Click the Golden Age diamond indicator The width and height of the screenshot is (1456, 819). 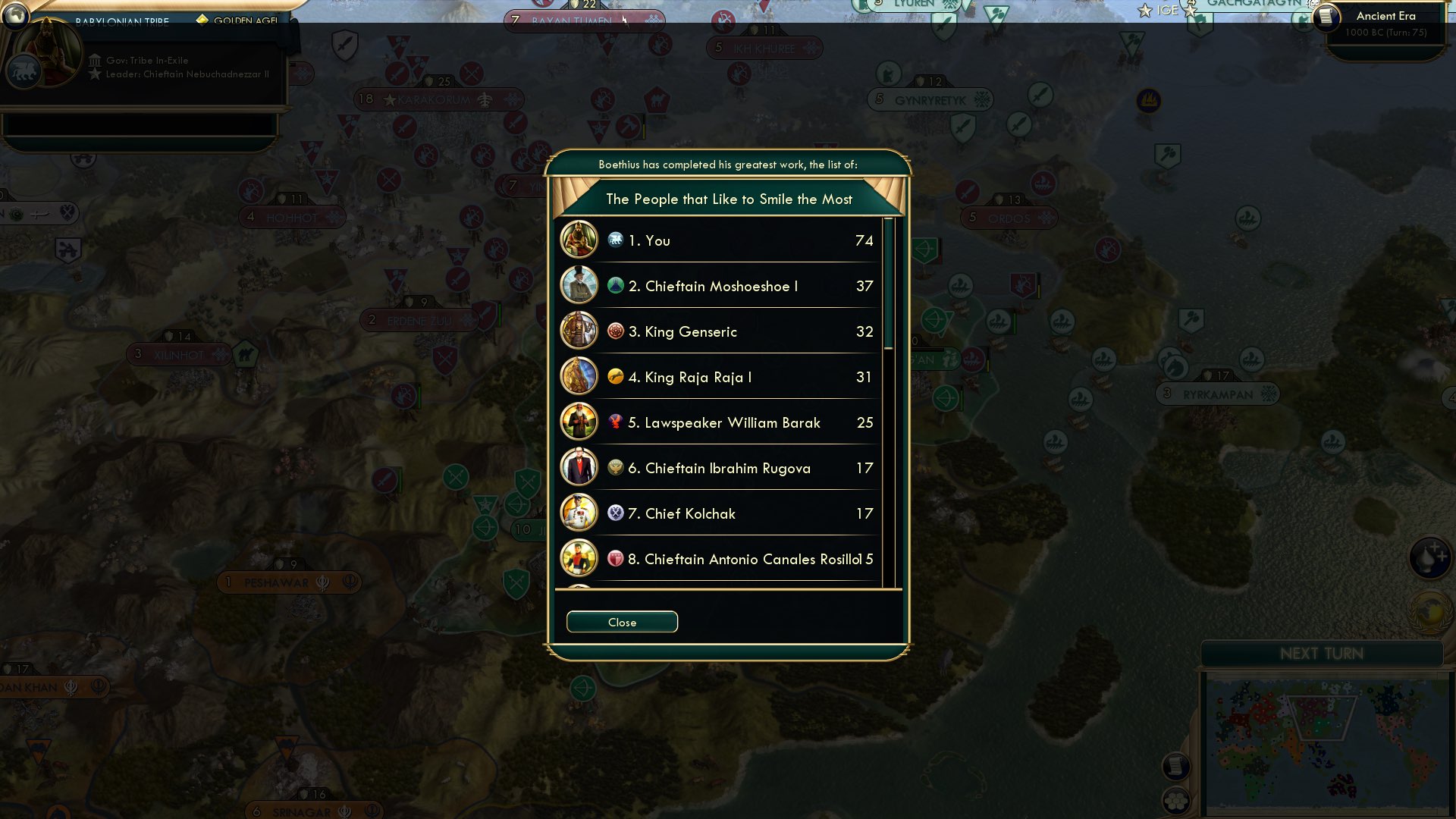coord(202,20)
